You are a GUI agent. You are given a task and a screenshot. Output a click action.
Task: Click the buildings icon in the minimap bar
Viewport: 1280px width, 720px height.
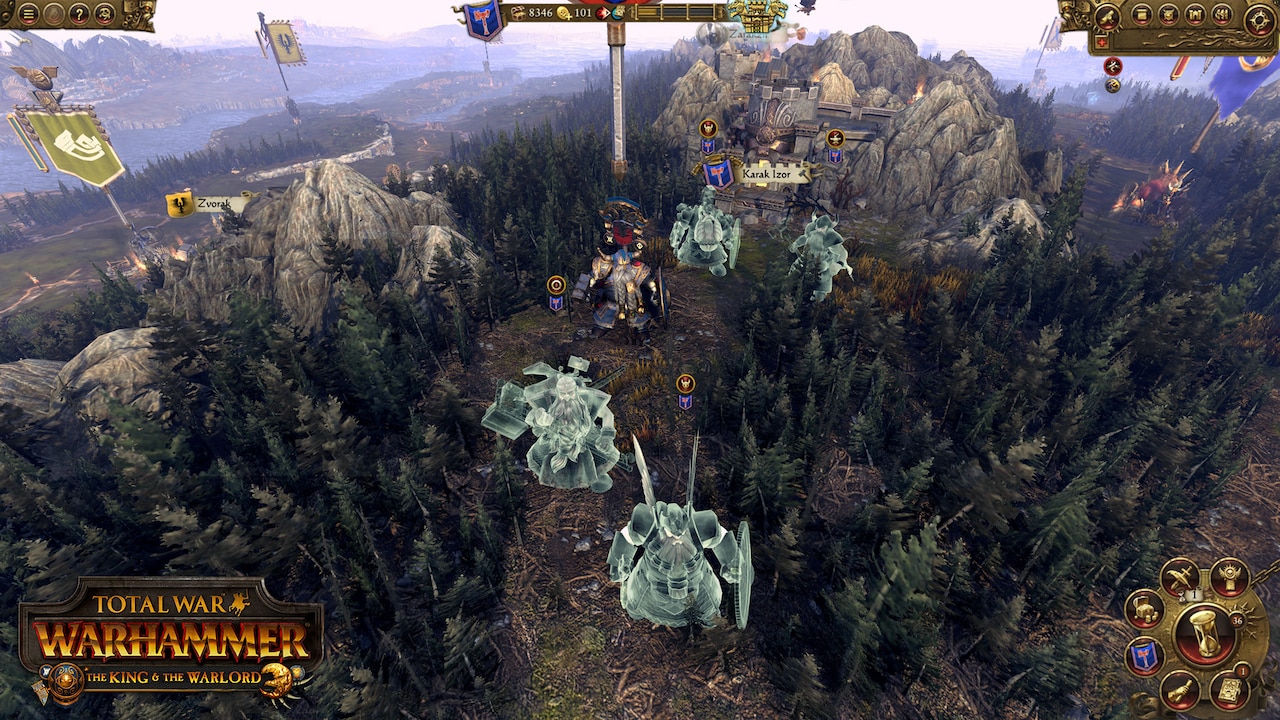(1196, 13)
